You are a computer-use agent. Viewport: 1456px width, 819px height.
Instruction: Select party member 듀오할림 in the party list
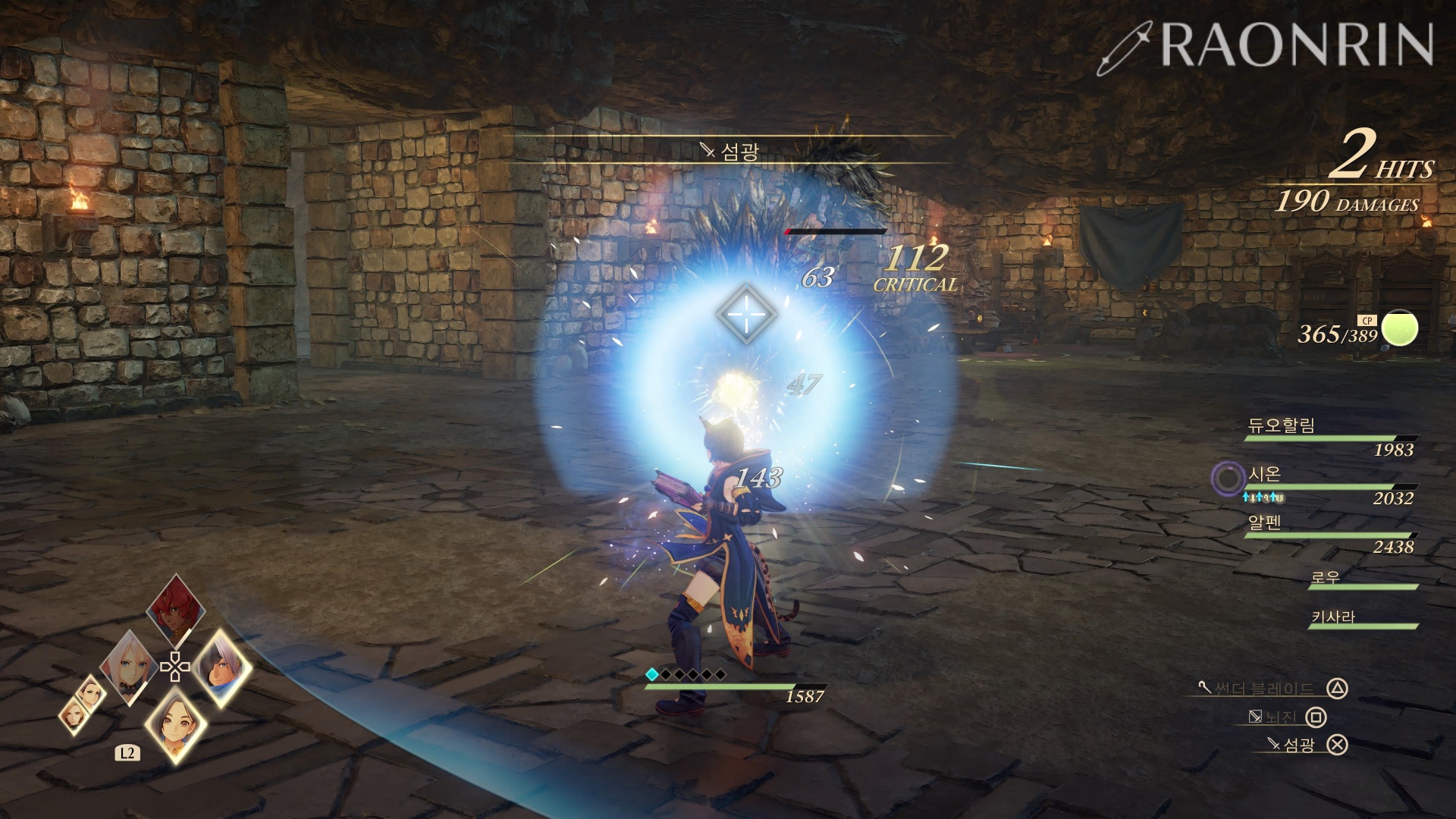click(1282, 425)
